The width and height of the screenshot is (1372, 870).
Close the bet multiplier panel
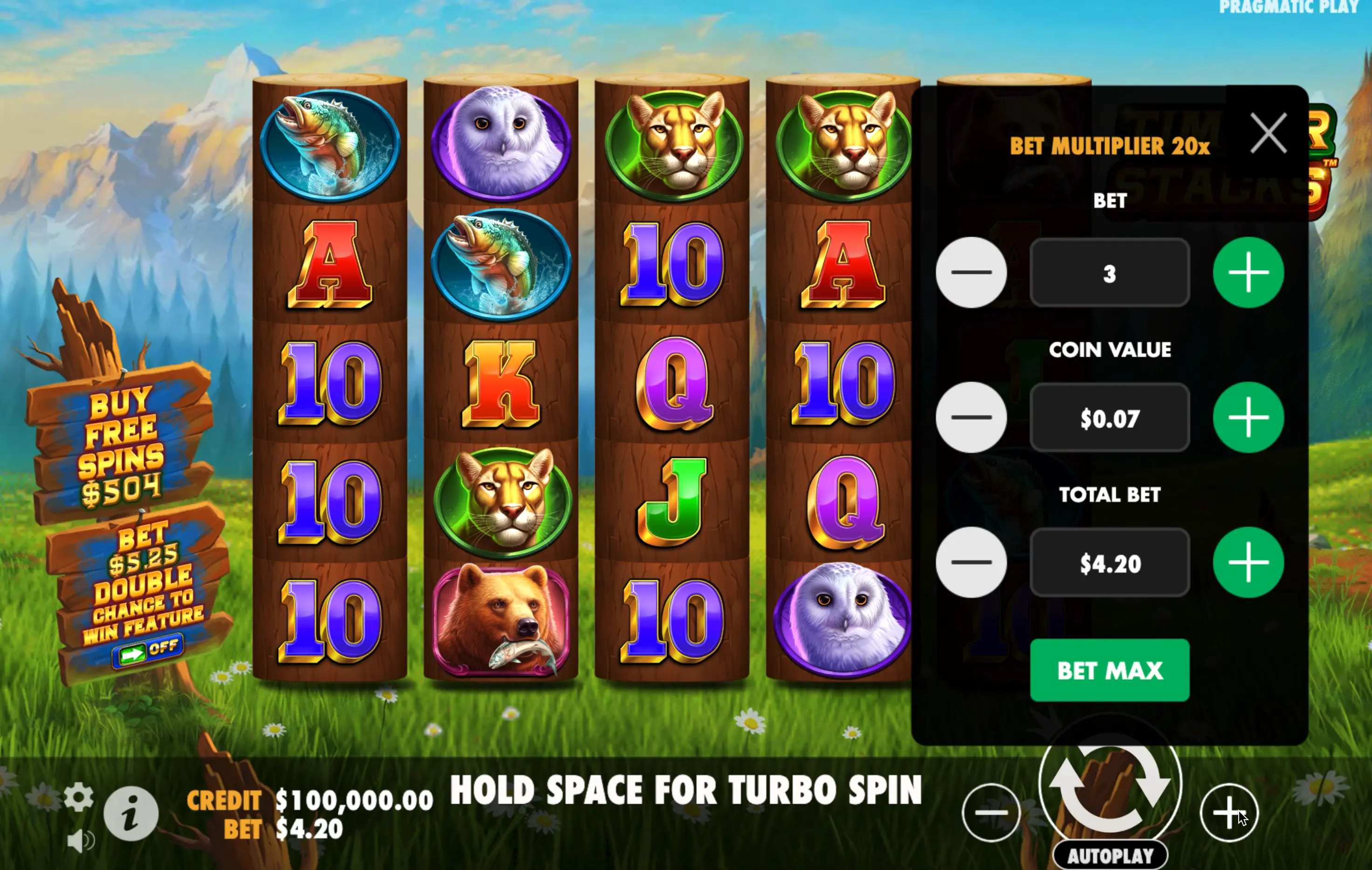[x=1268, y=133]
